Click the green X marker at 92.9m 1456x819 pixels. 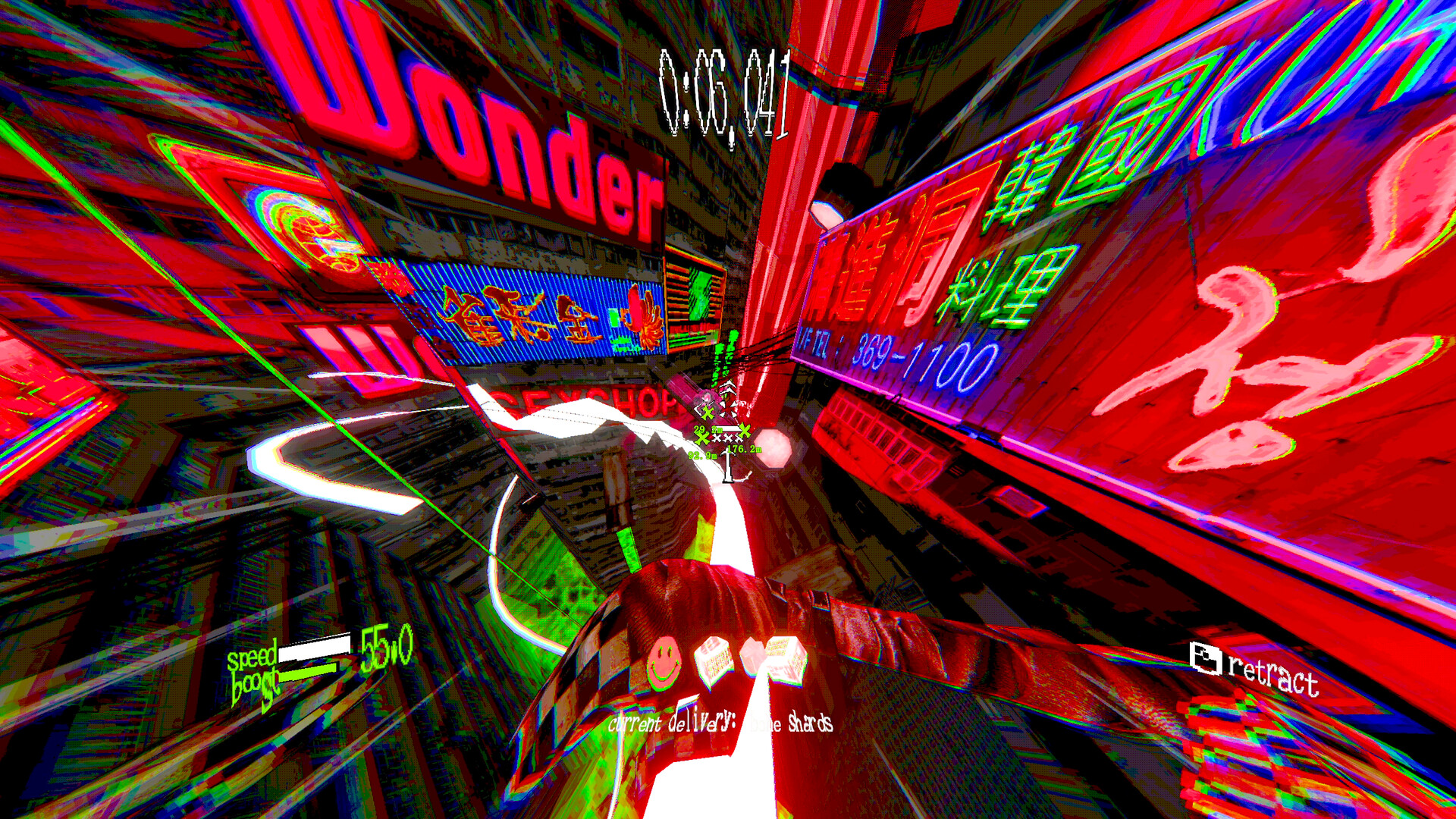pos(701,438)
